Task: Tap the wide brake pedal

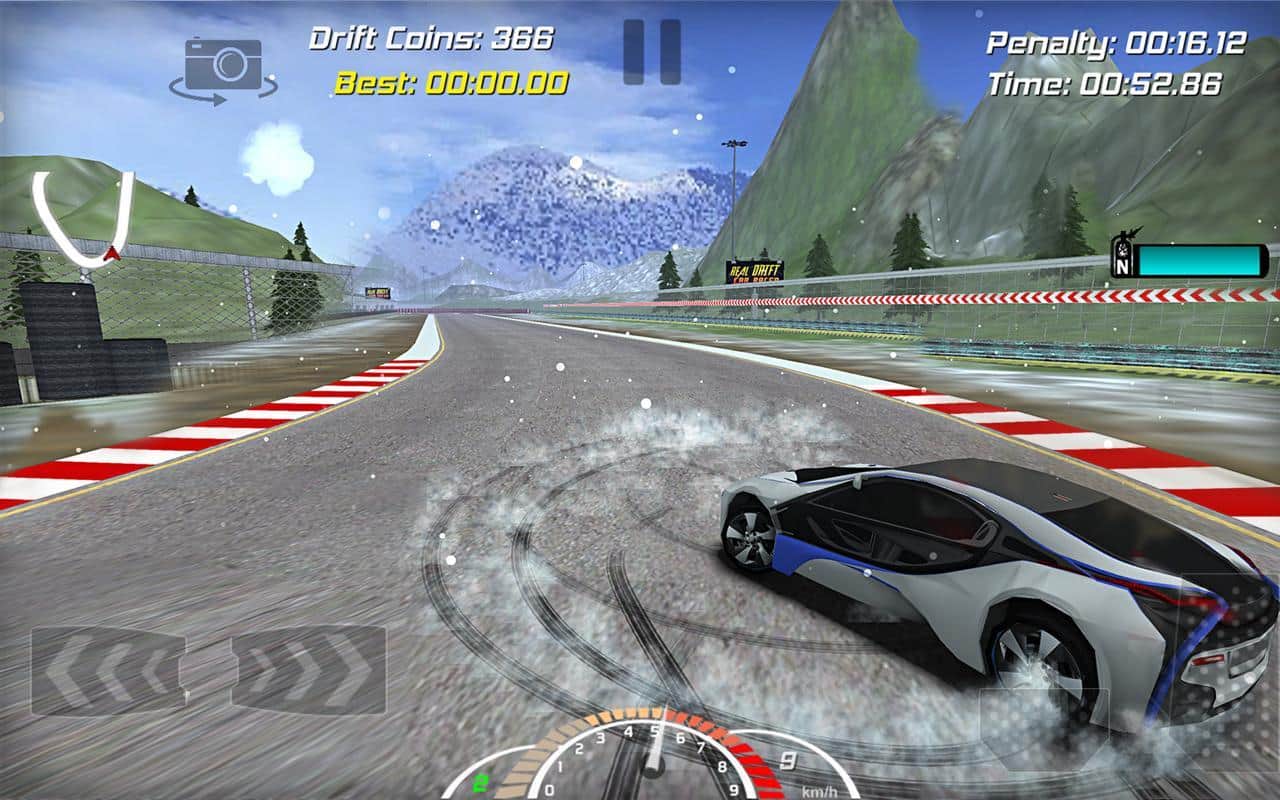Action: pyautogui.click(x=1043, y=727)
